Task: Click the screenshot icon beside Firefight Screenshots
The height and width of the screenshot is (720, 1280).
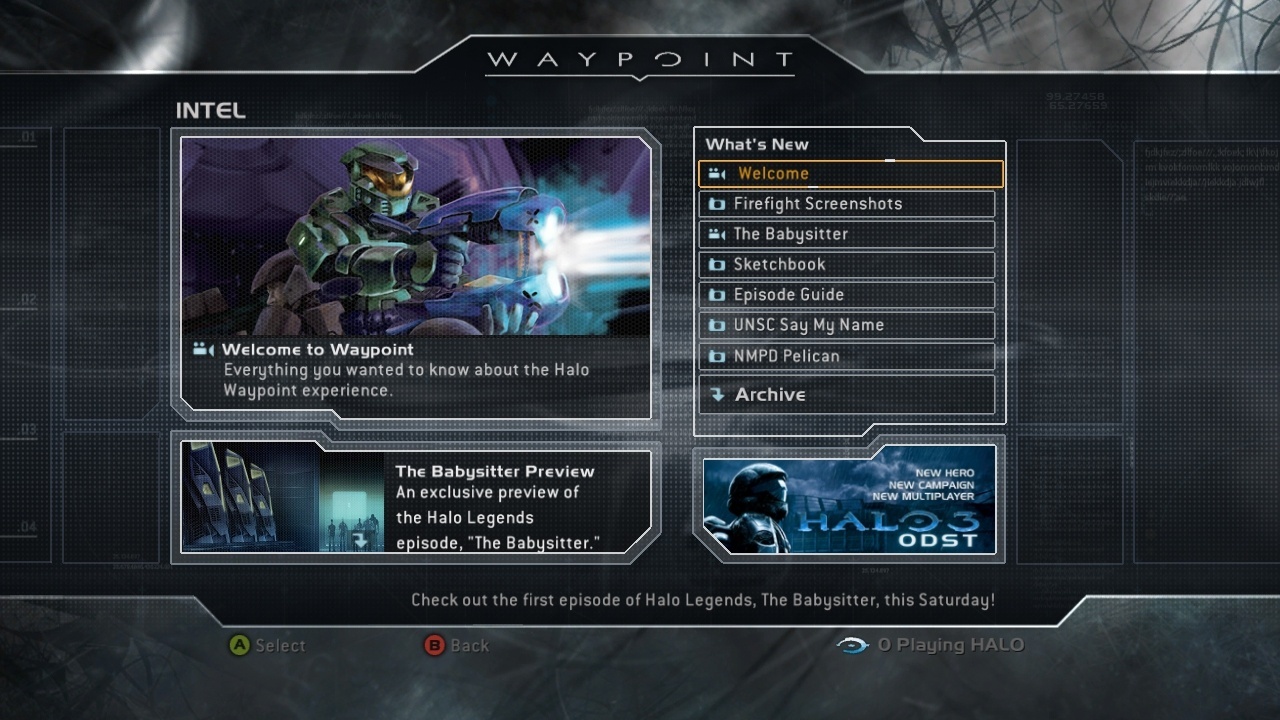Action: [716, 203]
